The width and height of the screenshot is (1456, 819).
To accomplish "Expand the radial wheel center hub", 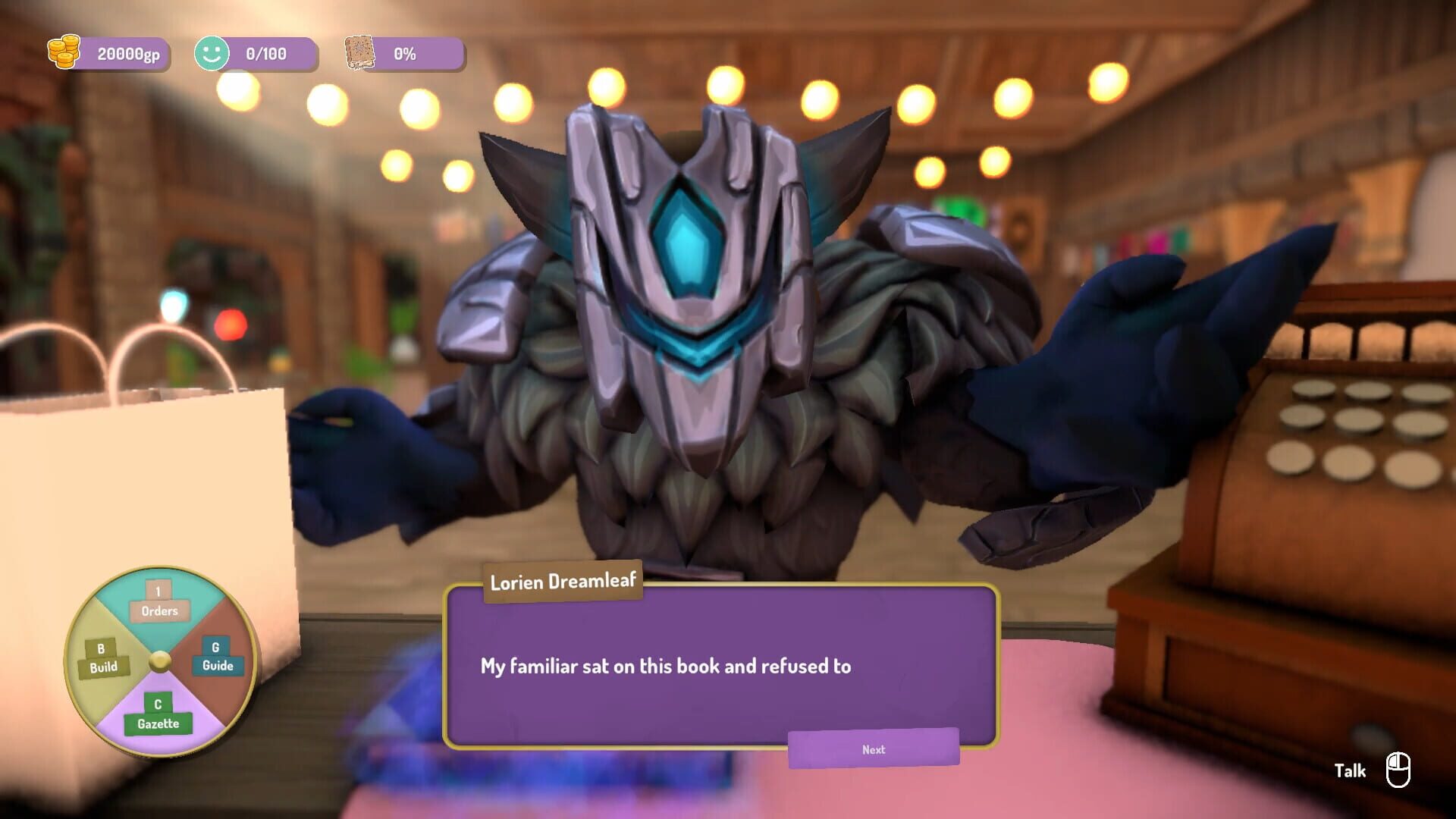I will [x=159, y=660].
